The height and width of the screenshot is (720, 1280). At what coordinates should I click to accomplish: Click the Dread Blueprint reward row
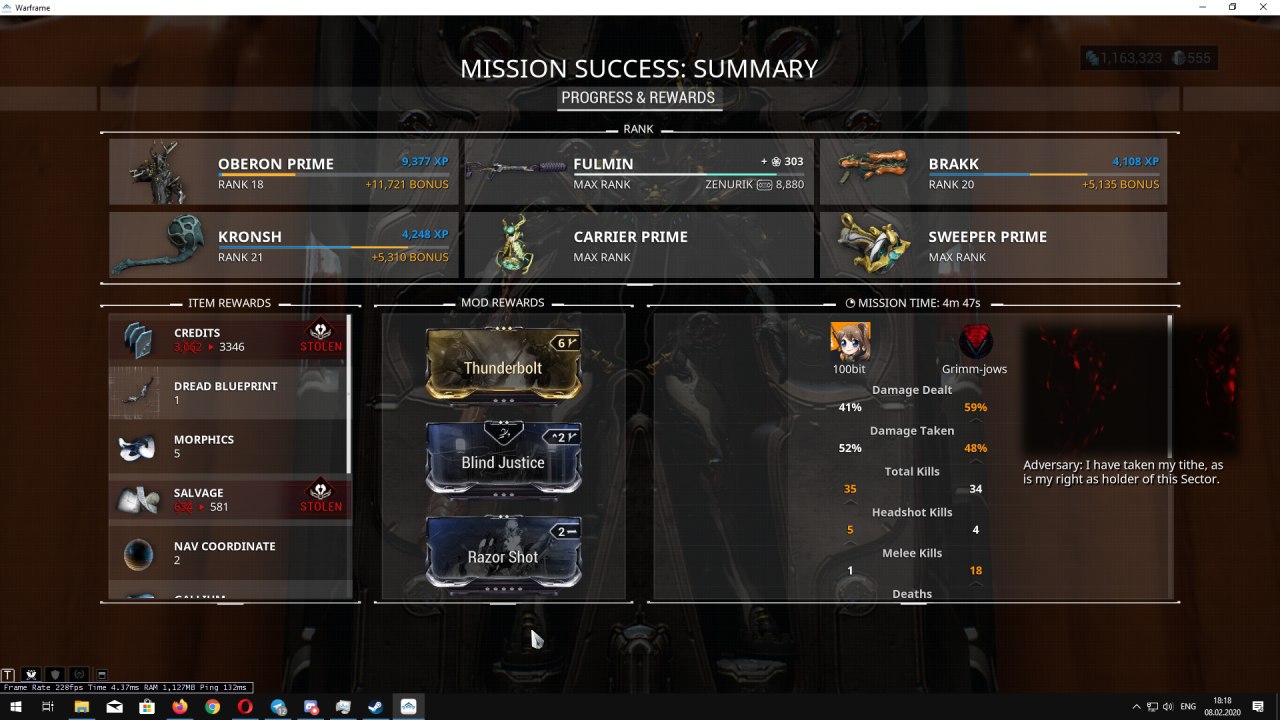(229, 393)
